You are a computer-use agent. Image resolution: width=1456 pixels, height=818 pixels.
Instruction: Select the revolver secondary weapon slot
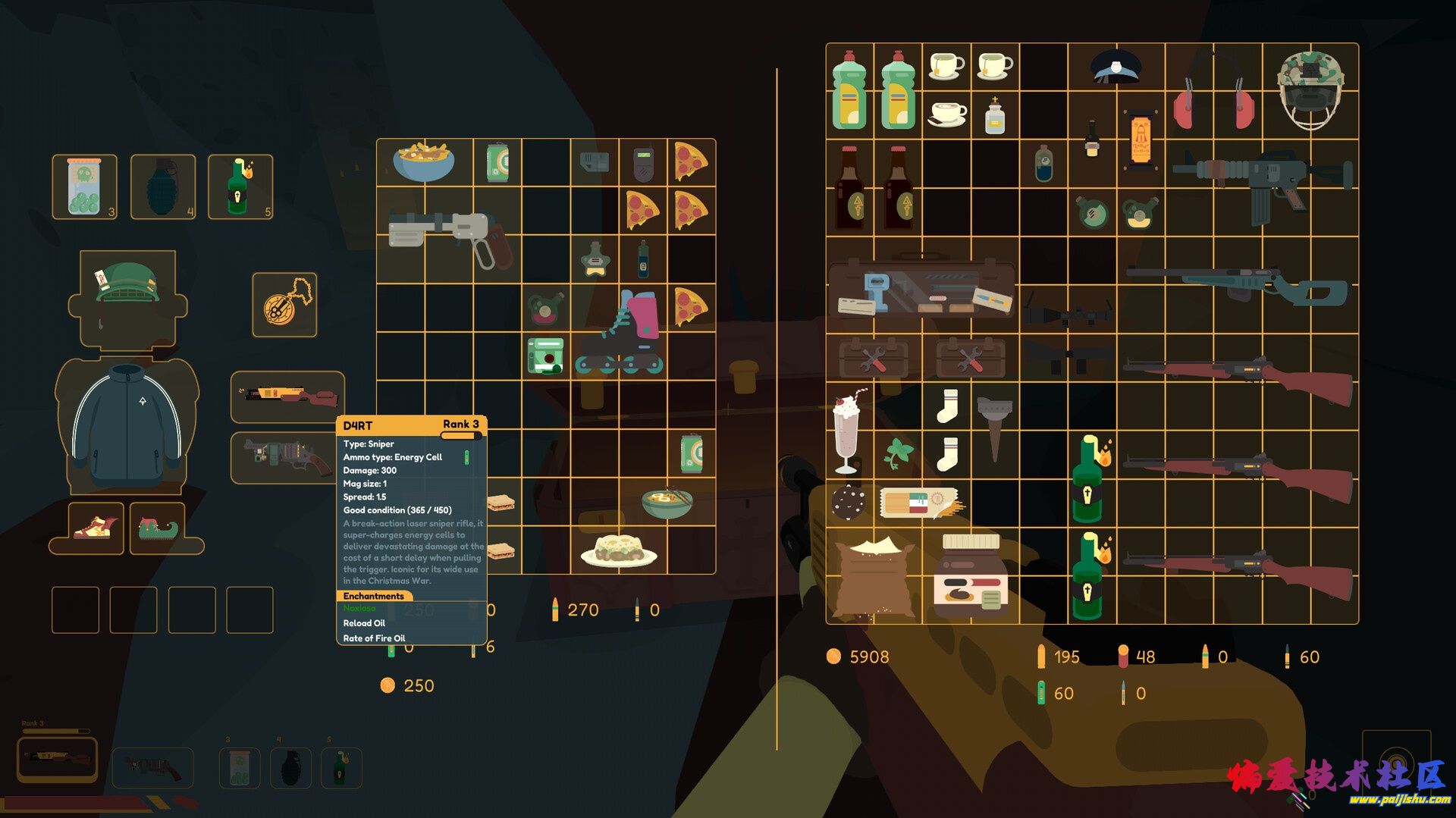pos(287,457)
